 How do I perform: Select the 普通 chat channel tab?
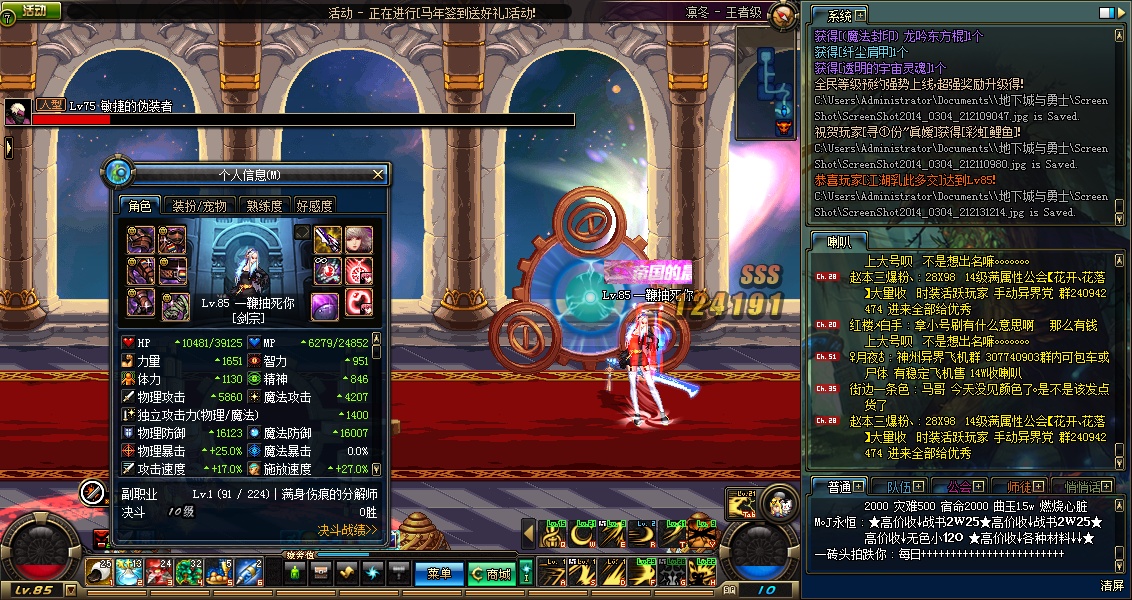click(x=838, y=487)
